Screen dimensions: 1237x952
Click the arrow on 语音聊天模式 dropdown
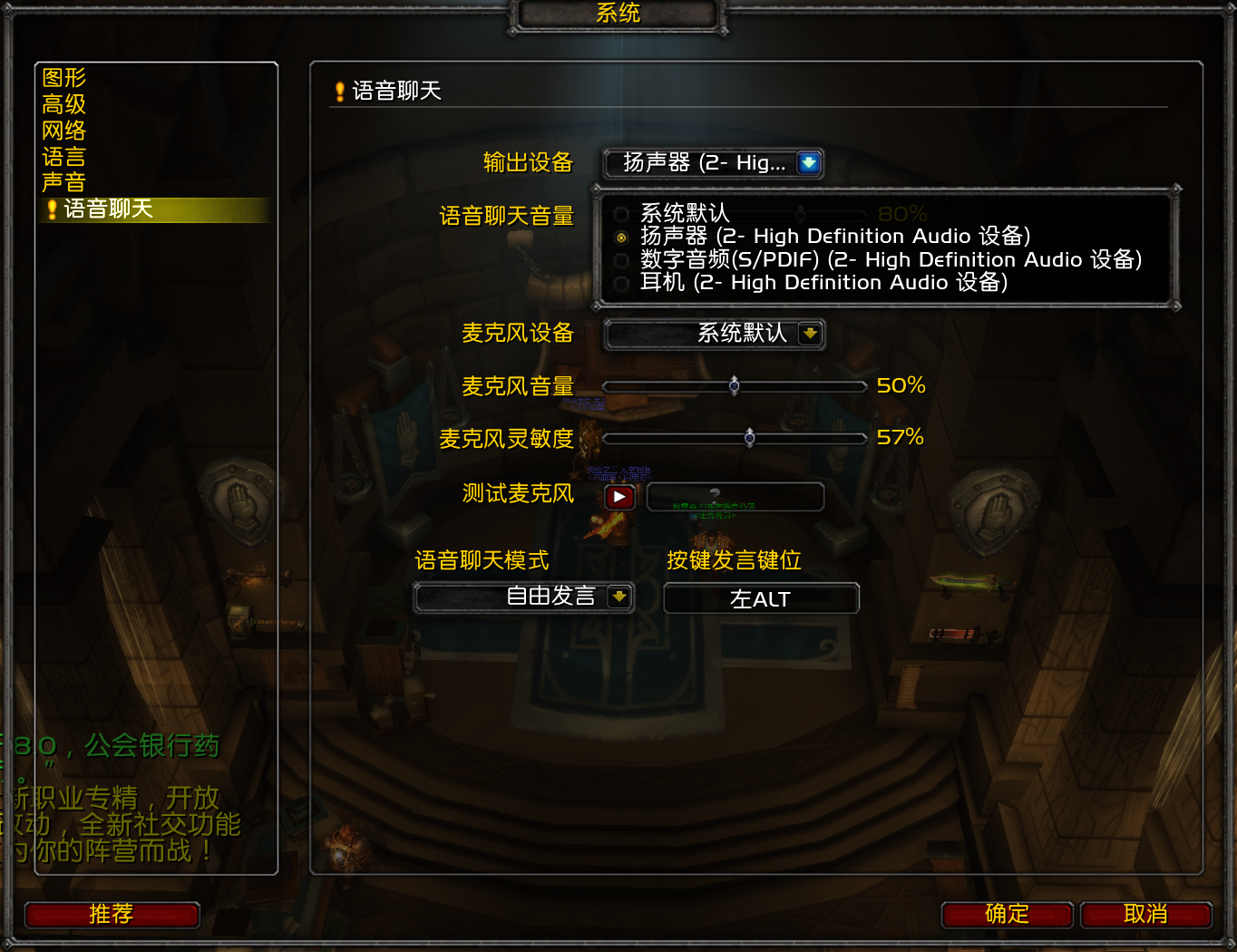[618, 597]
